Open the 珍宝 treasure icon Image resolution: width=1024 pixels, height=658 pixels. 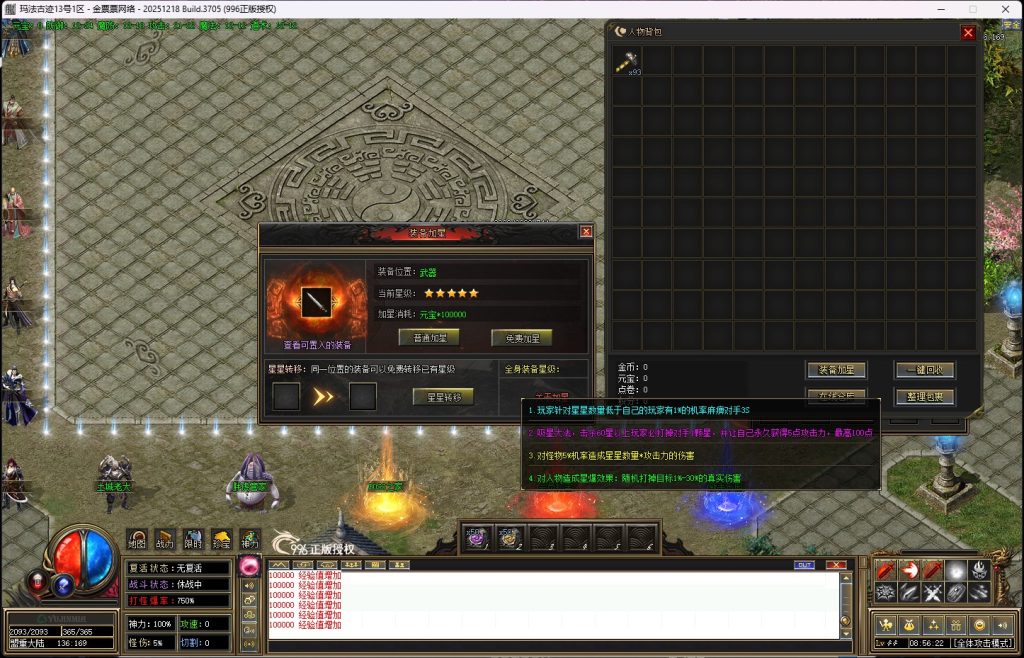pos(221,539)
